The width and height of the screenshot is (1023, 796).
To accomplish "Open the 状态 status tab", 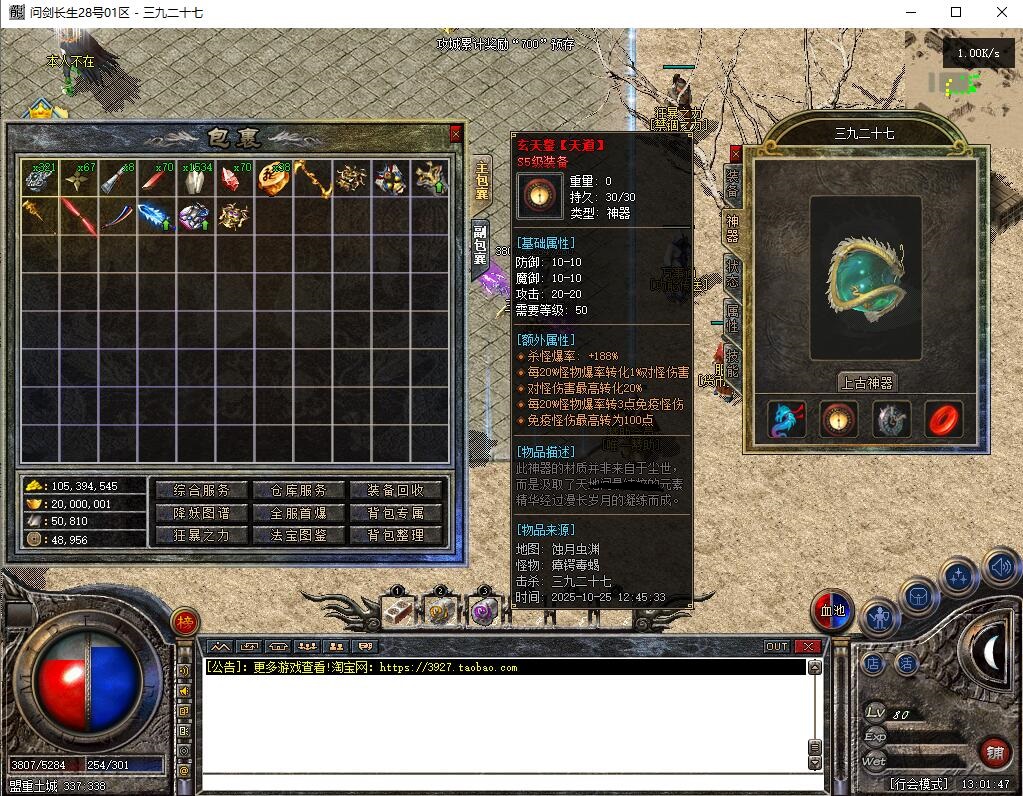I will (x=733, y=273).
